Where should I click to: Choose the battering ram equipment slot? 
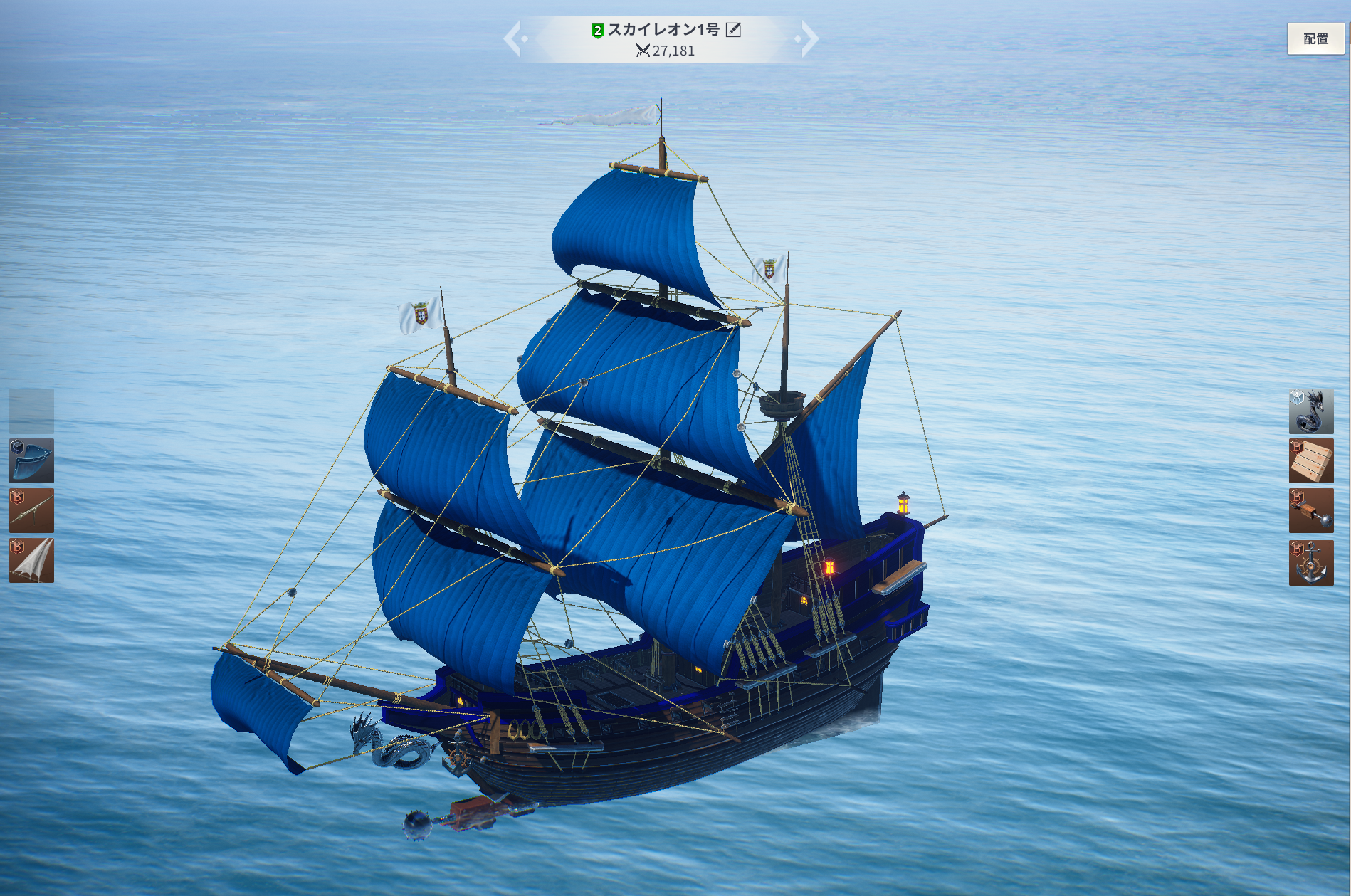[x=1311, y=511]
